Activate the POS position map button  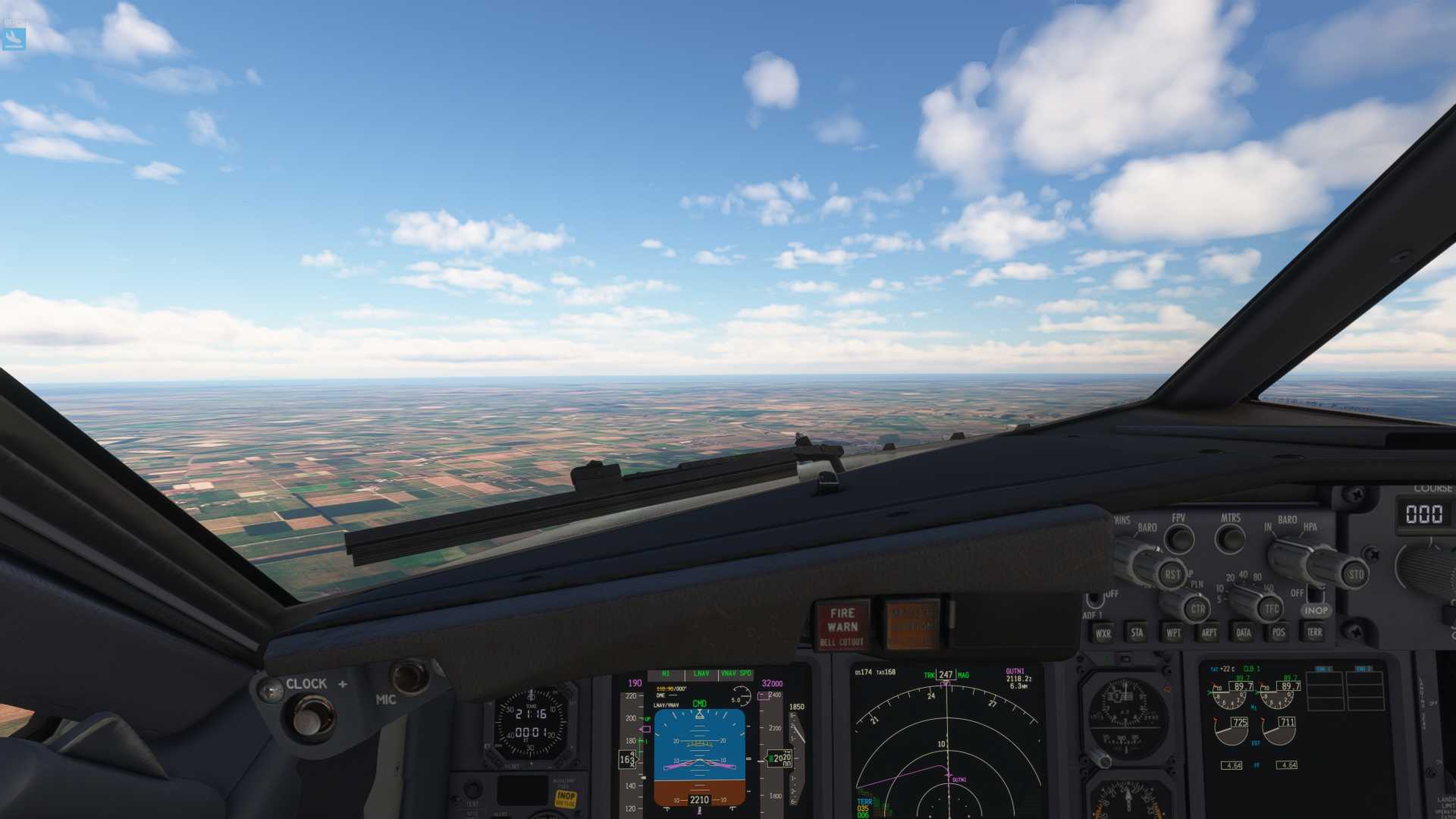tap(1279, 632)
